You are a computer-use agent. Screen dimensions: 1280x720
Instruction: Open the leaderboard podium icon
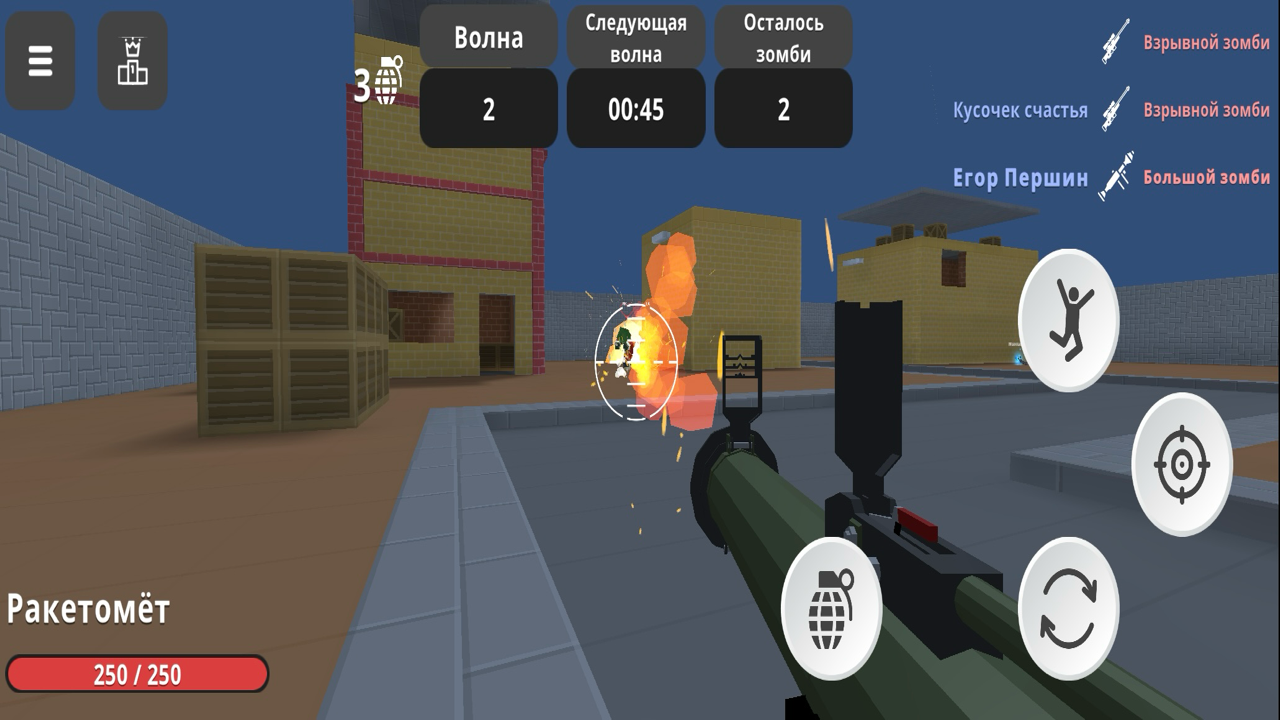point(132,60)
